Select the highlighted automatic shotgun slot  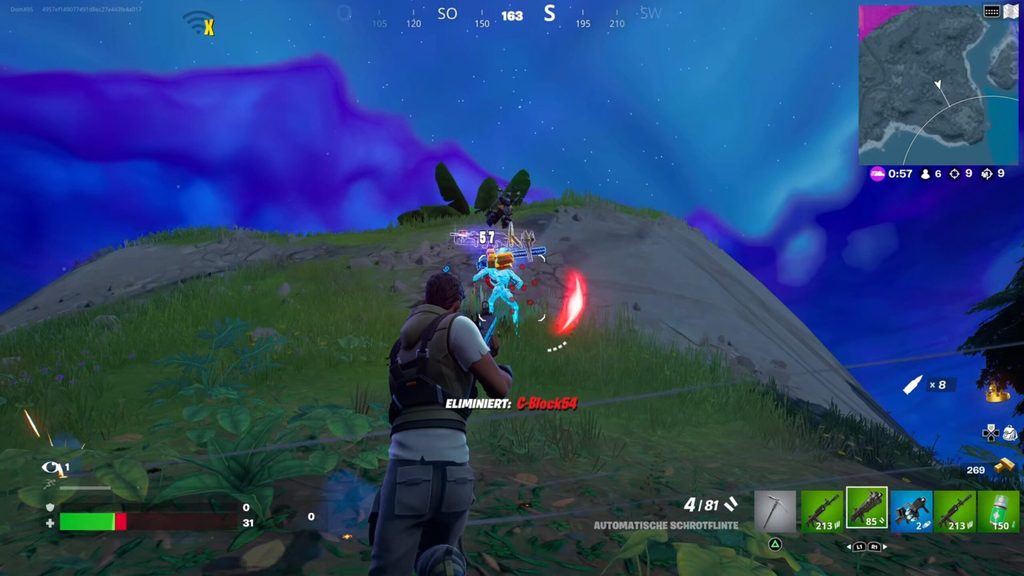coord(866,508)
